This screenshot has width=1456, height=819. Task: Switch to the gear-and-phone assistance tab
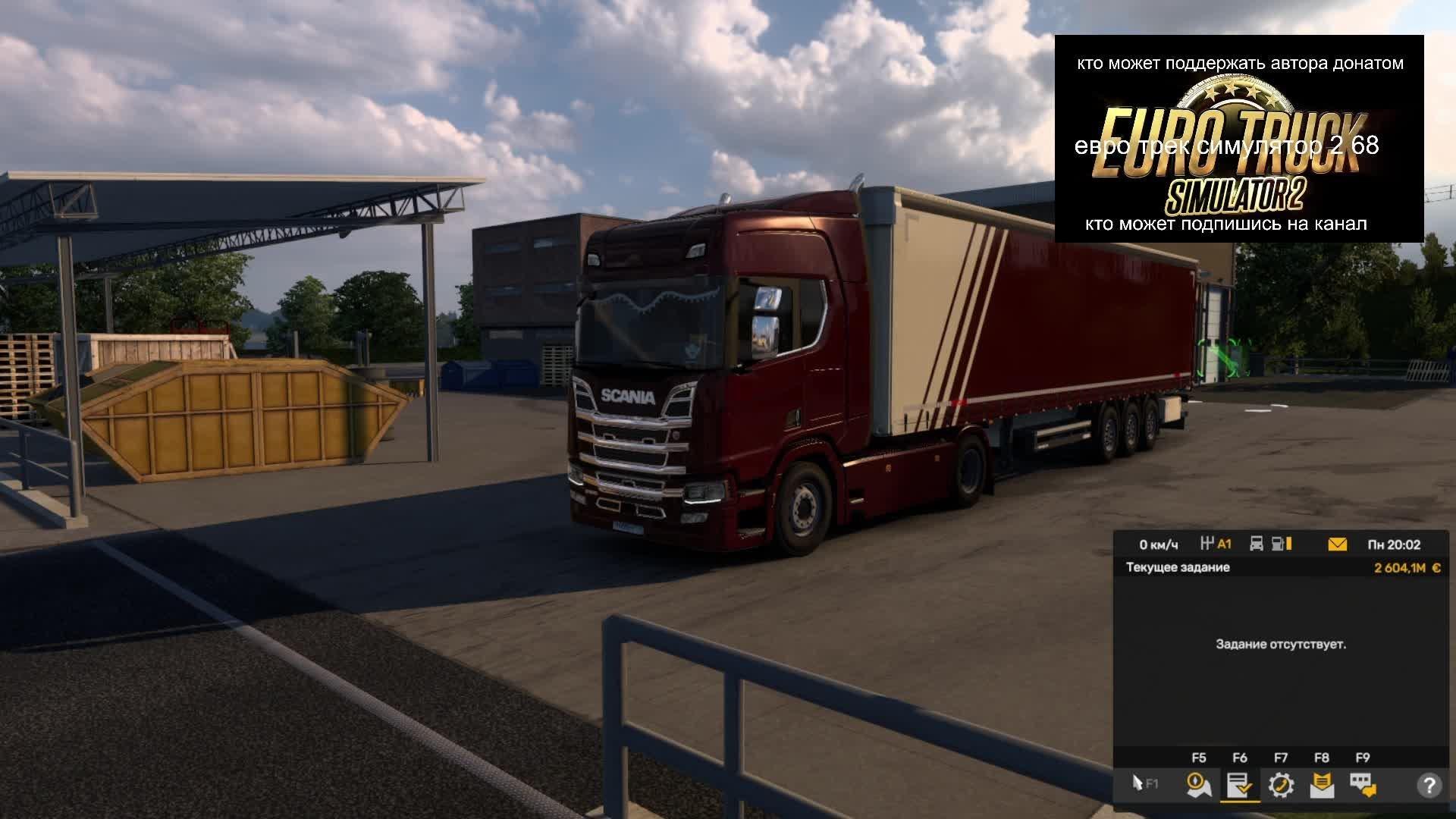(1281, 785)
